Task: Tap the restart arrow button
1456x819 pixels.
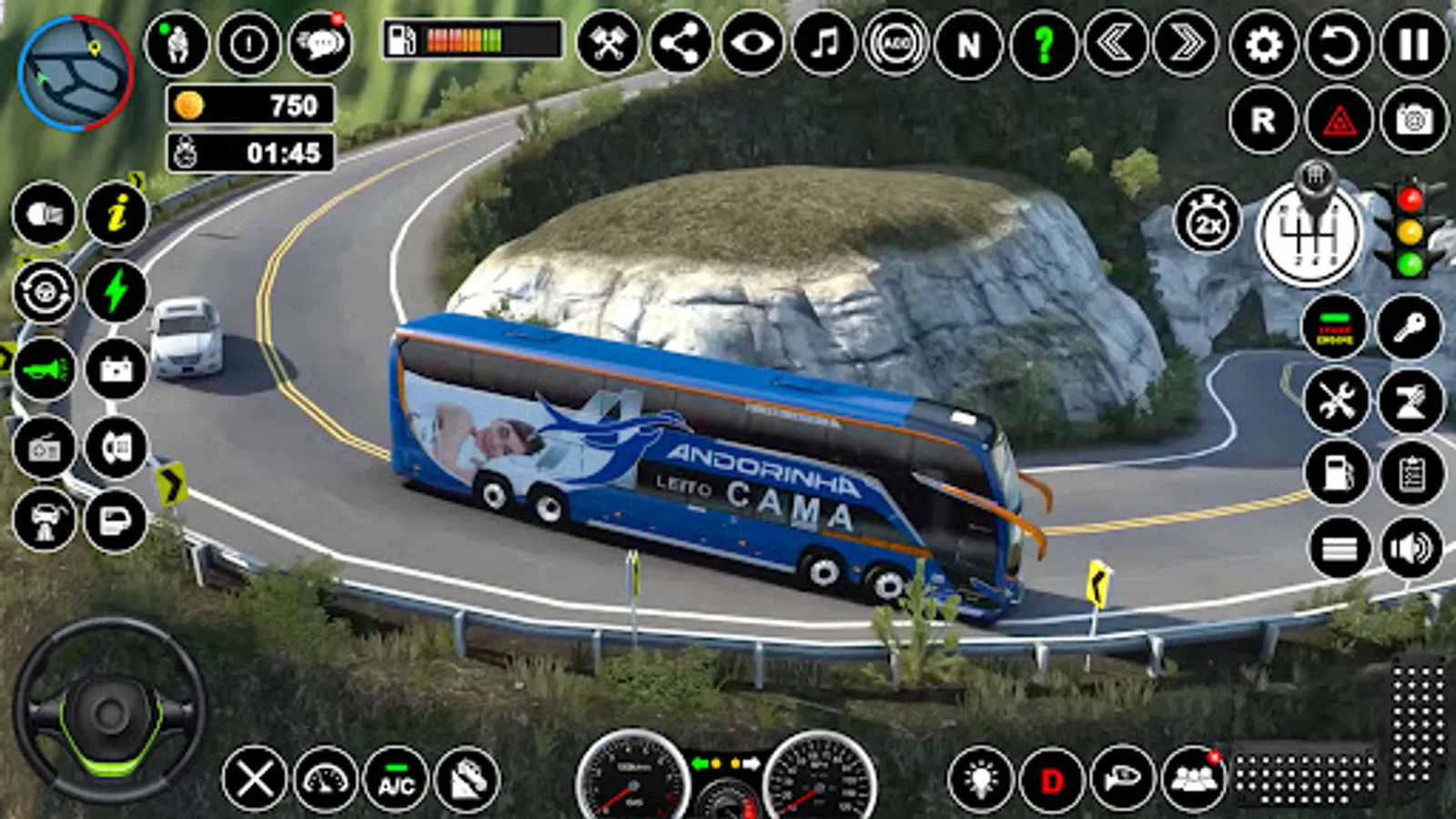Action: [1338, 44]
